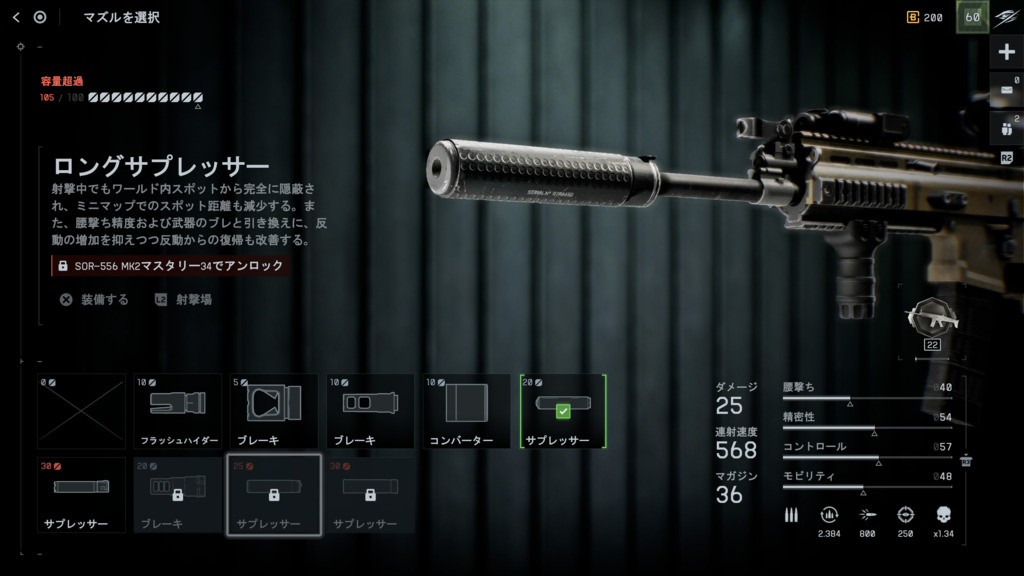The height and width of the screenshot is (576, 1024).
Task: Click the trash can icon beside the stat bars
Action: 966,461
